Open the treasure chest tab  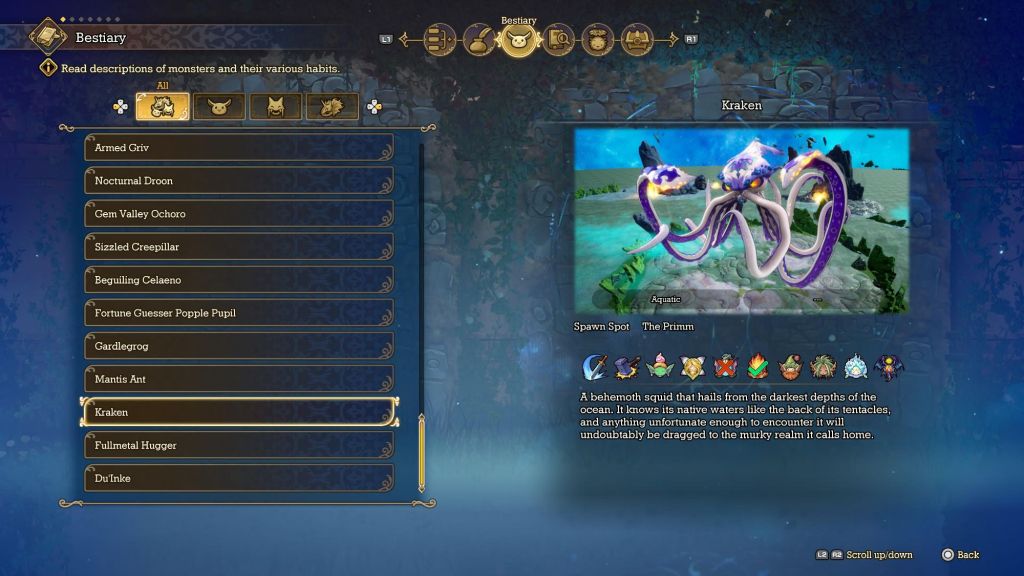tap(637, 40)
